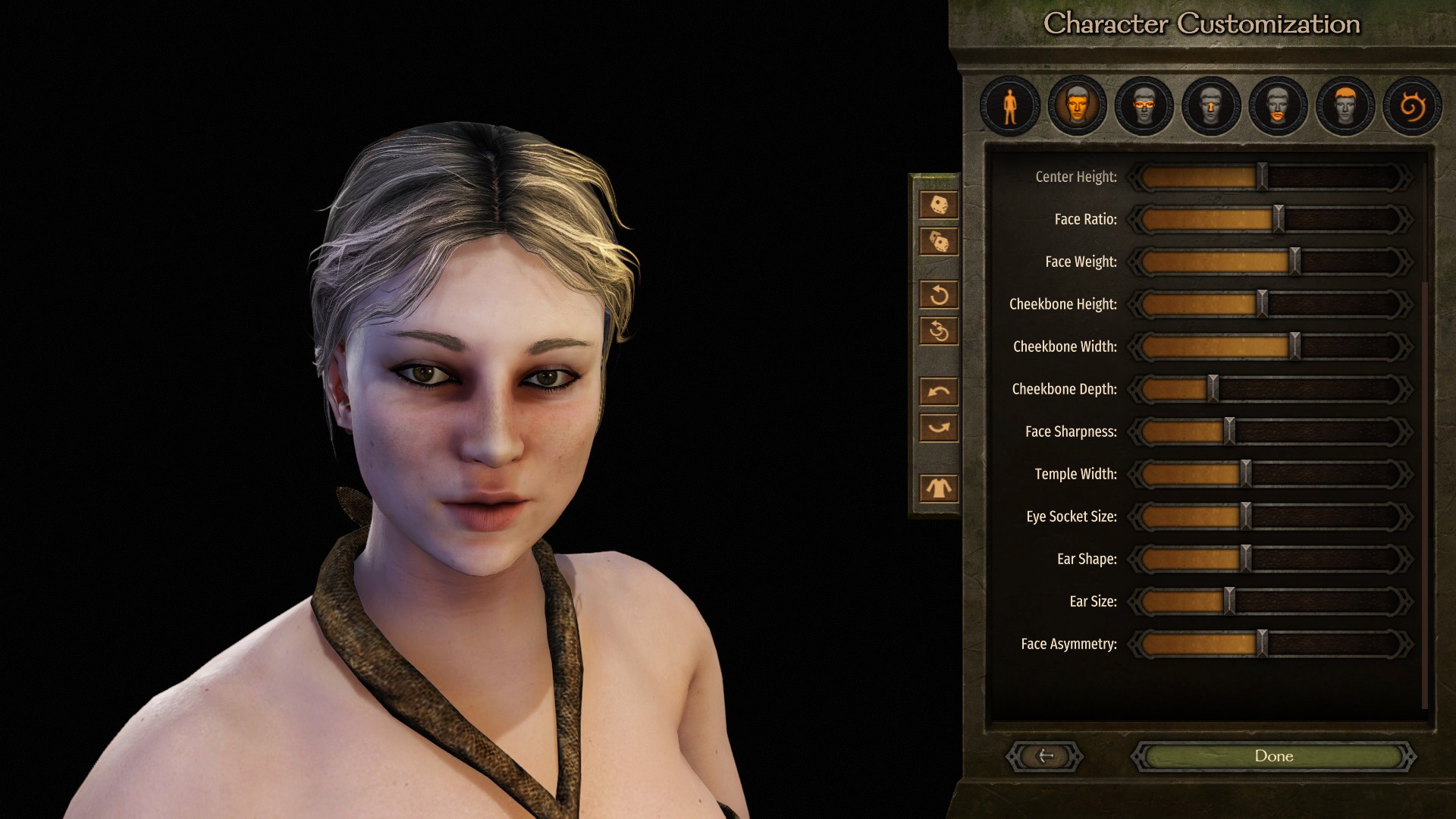
Task: Adjust the Face Asymmetry slider
Action: click(1262, 644)
